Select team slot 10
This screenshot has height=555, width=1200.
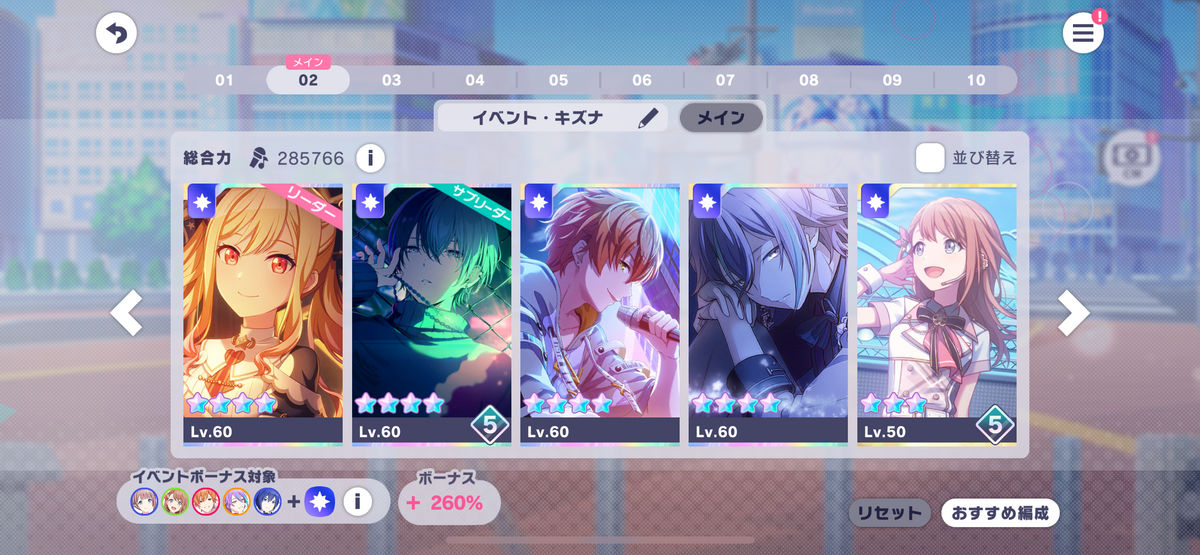(x=975, y=80)
